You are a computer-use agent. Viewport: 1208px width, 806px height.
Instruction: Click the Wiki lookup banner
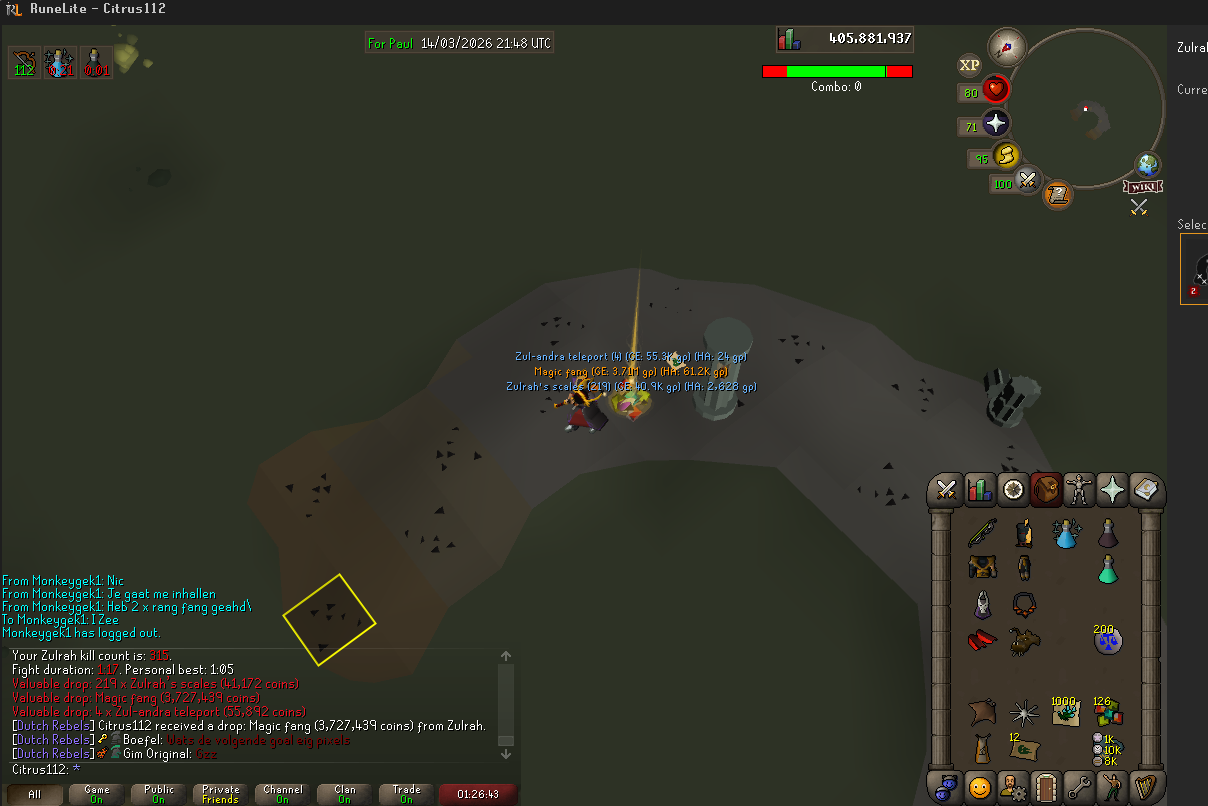click(1141, 186)
